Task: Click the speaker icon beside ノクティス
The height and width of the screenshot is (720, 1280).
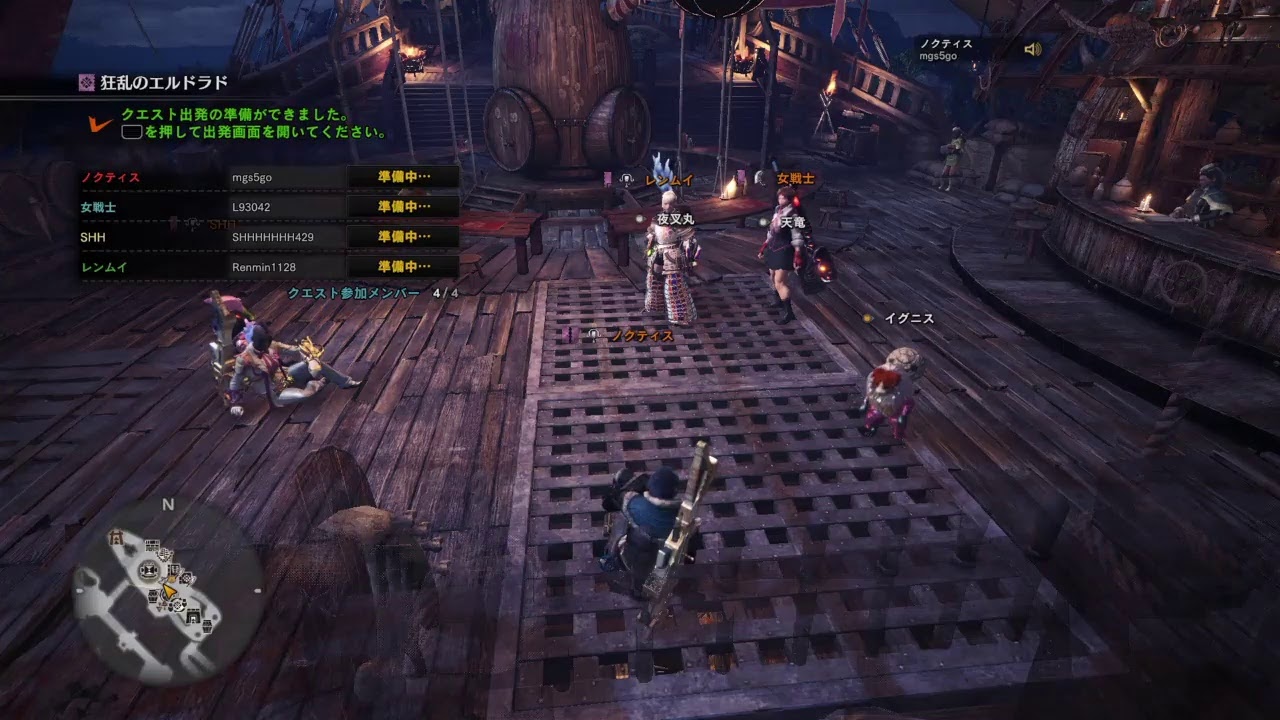Action: coord(1033,49)
